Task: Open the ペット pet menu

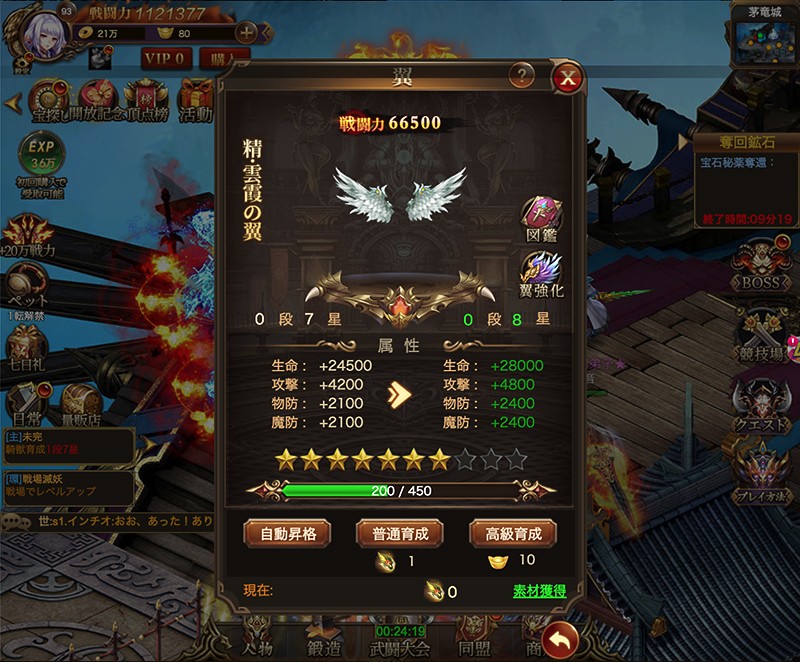Action: (27, 288)
